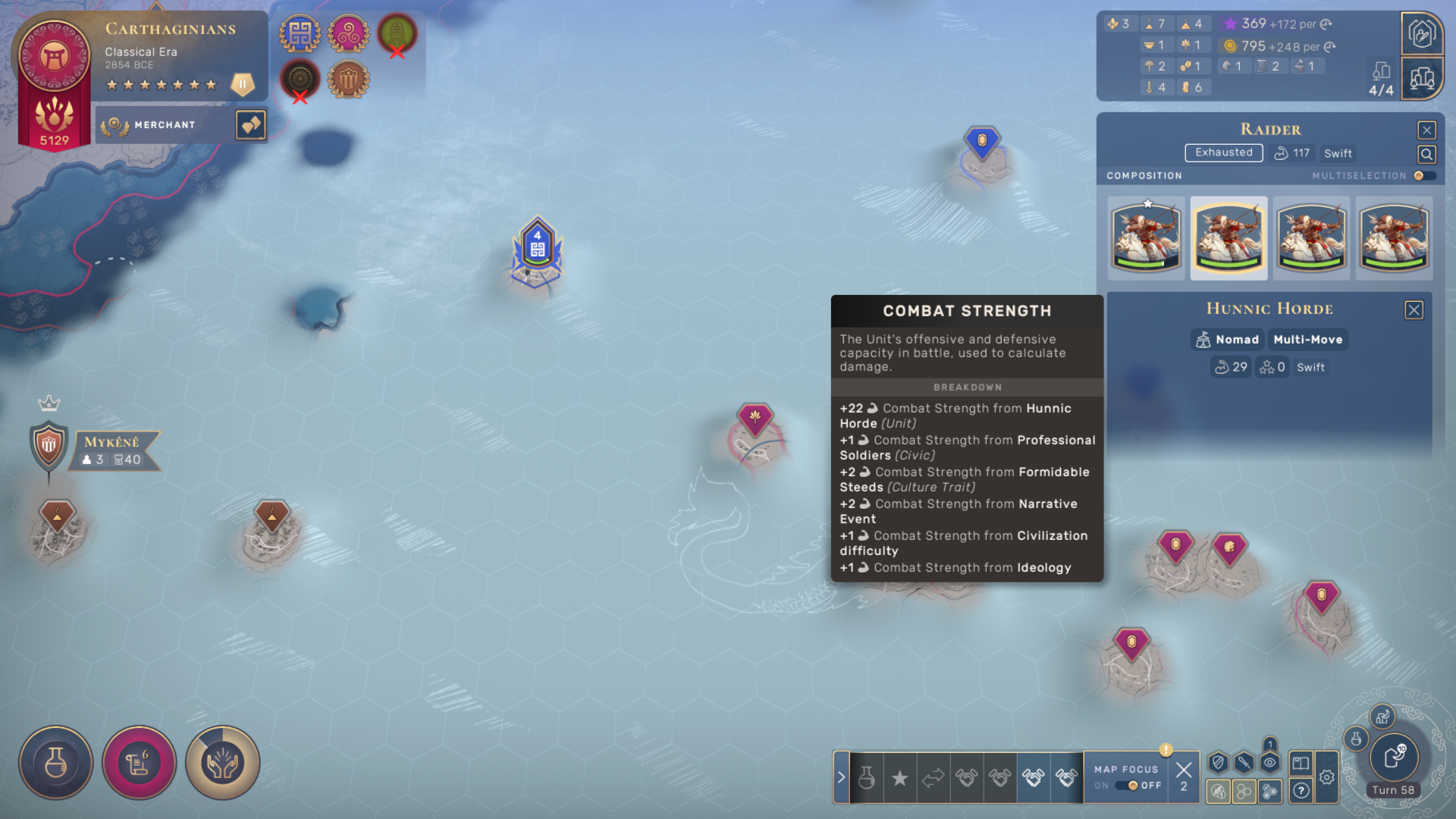Select the Carthaginians empire emblem

tap(54, 57)
